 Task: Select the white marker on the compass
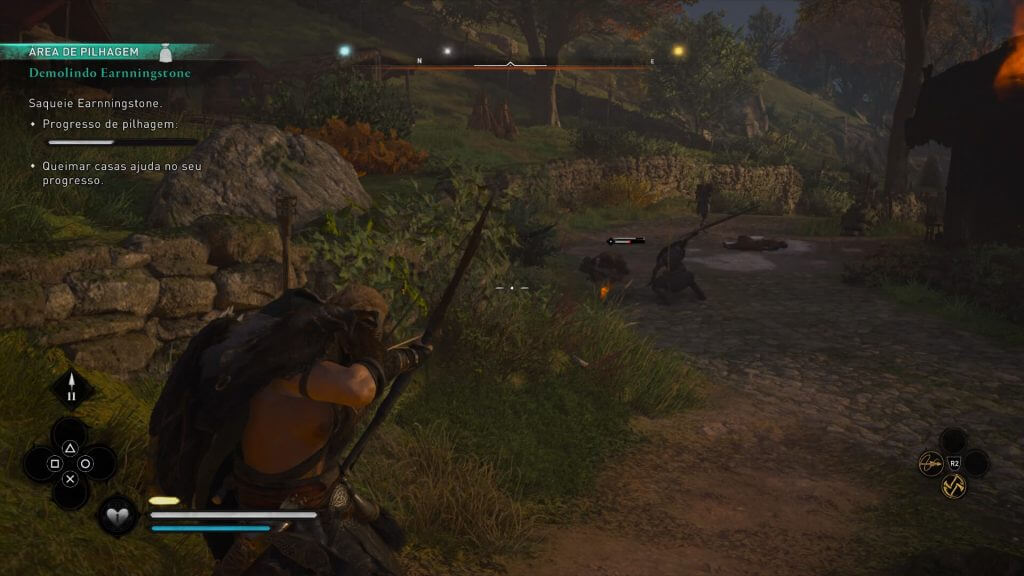[x=447, y=51]
